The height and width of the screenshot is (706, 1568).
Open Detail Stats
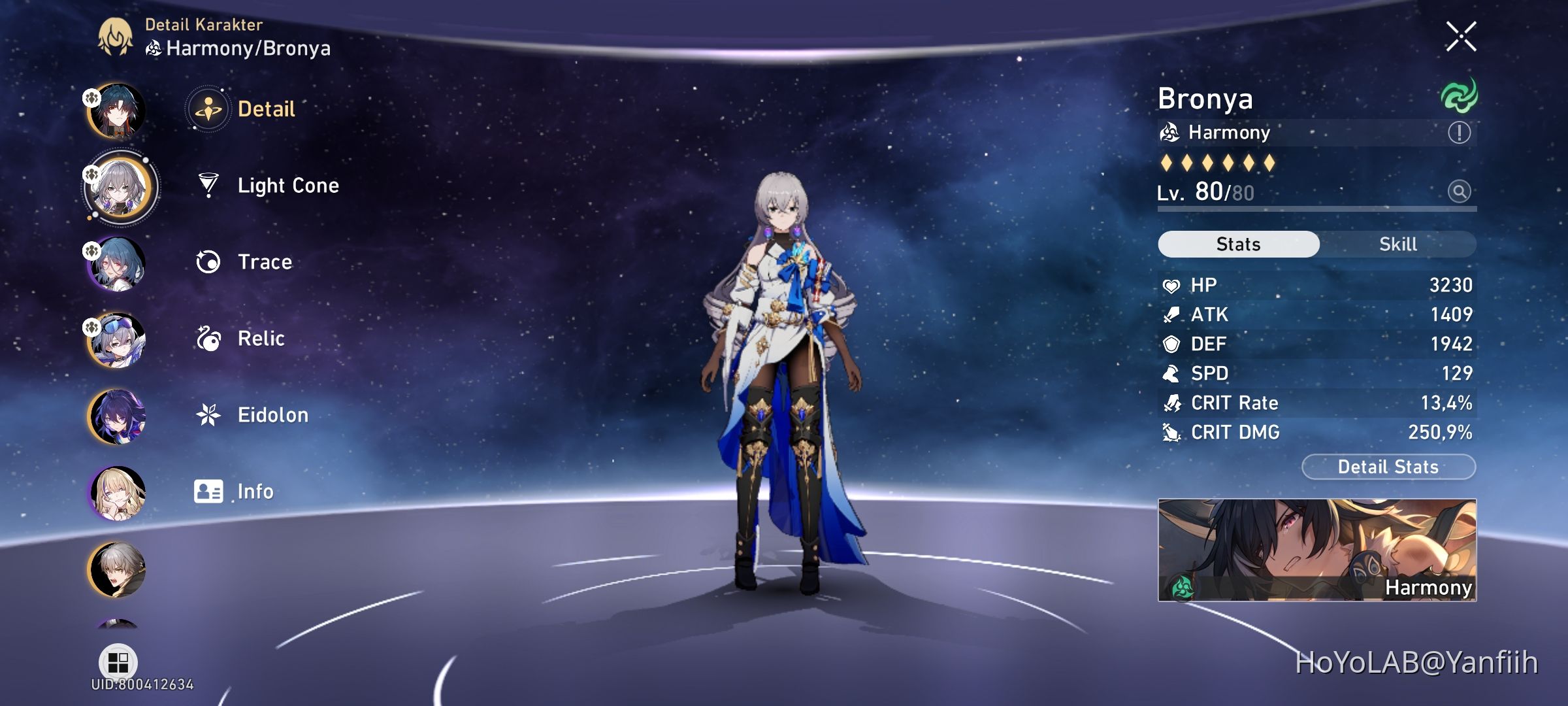click(1388, 467)
